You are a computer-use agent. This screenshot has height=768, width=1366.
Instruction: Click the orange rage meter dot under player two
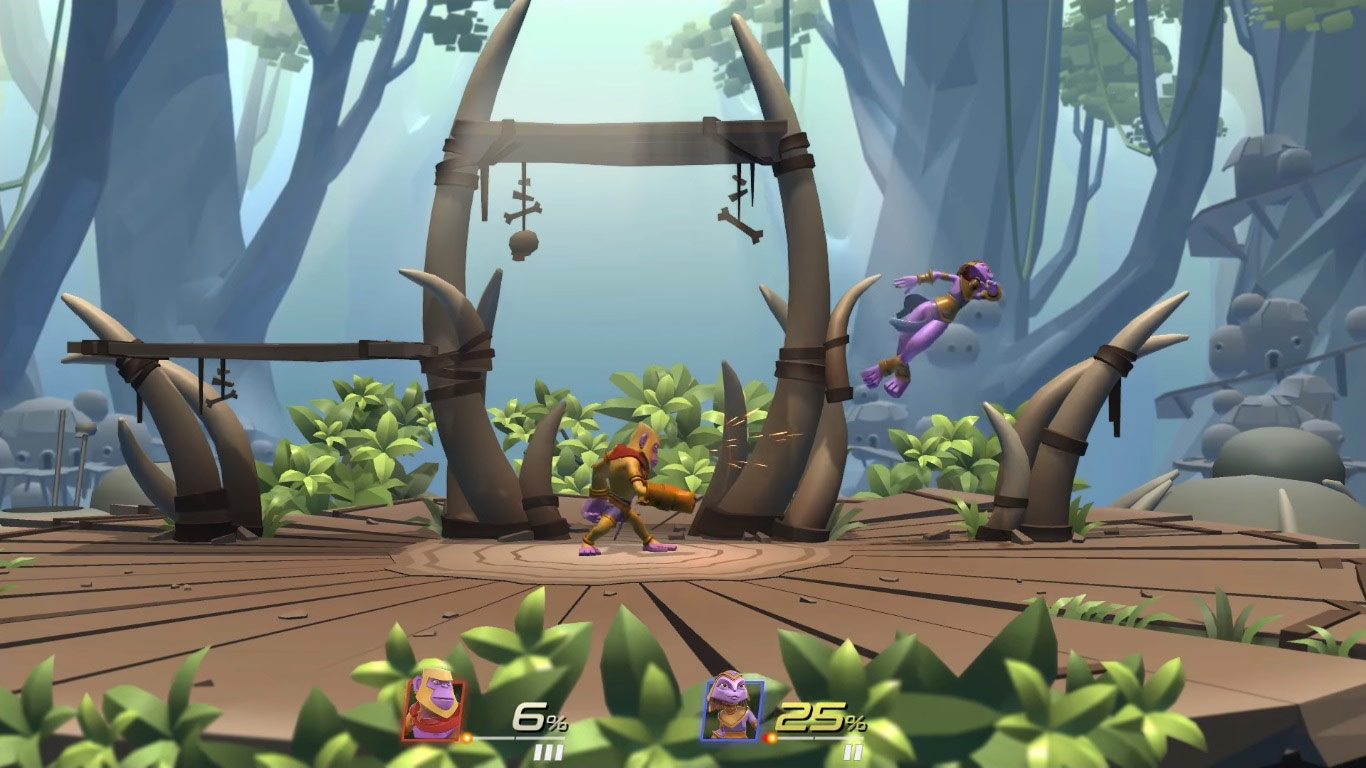[770, 737]
